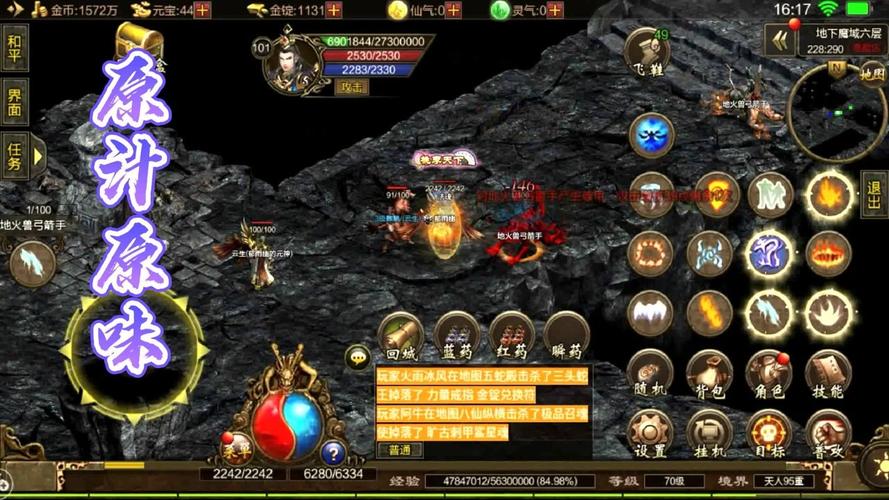This screenshot has width=889, height=500.
Task: Click the blue question mark help button
Action: tap(333, 453)
